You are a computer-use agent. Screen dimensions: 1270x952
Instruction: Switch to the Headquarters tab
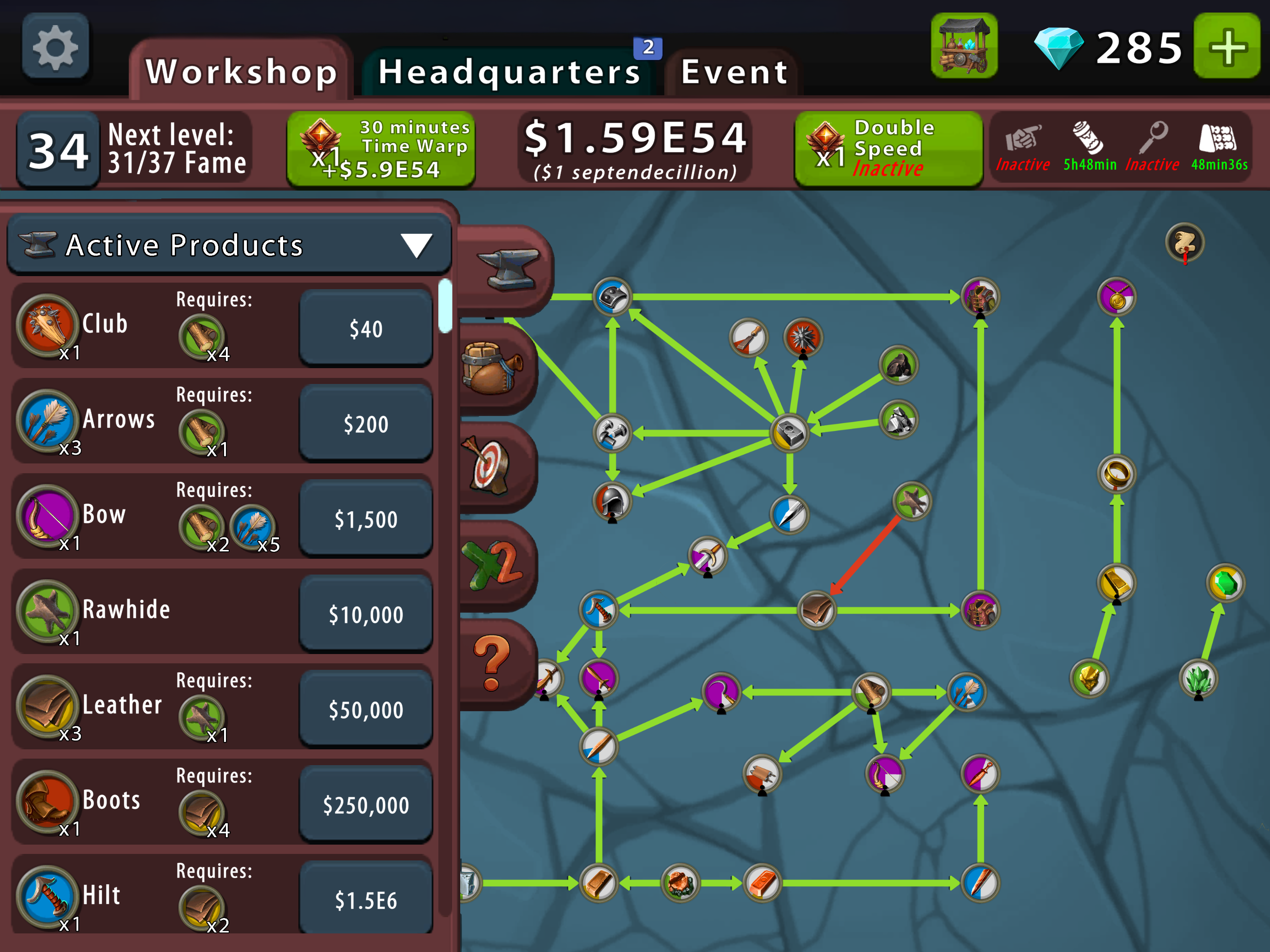(x=508, y=71)
